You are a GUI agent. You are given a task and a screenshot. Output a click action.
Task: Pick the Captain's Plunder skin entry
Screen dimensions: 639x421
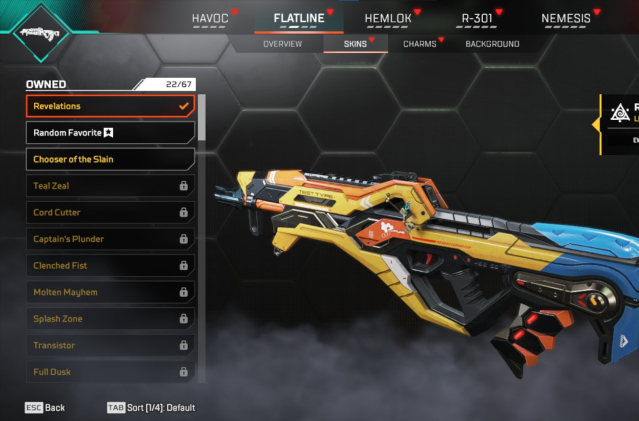point(110,239)
